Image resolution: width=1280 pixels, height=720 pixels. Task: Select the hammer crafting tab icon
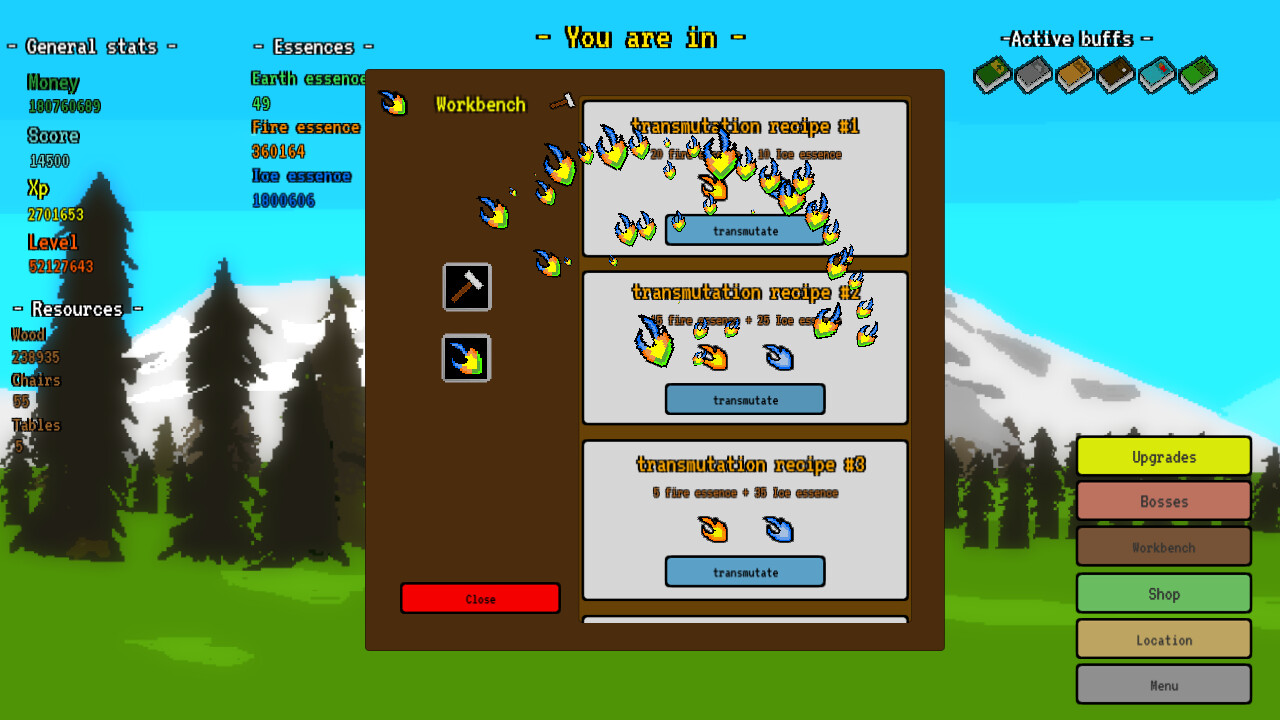click(466, 287)
